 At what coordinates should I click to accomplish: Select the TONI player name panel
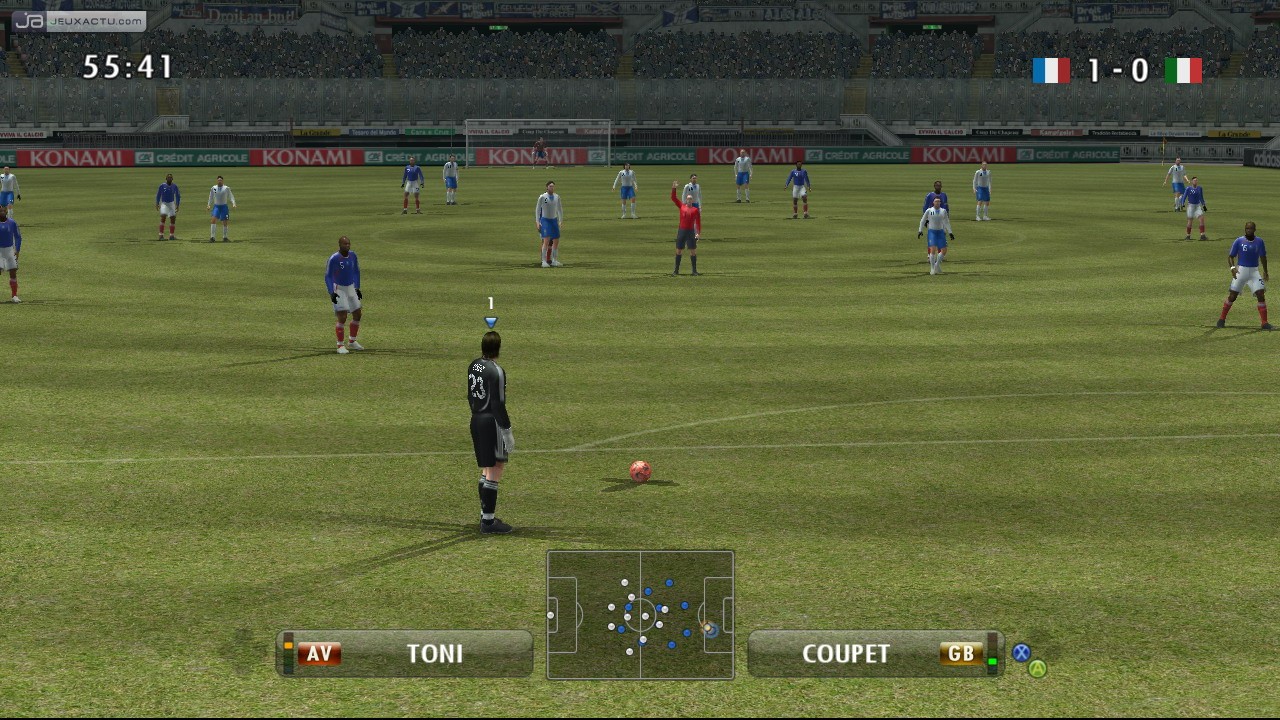405,653
